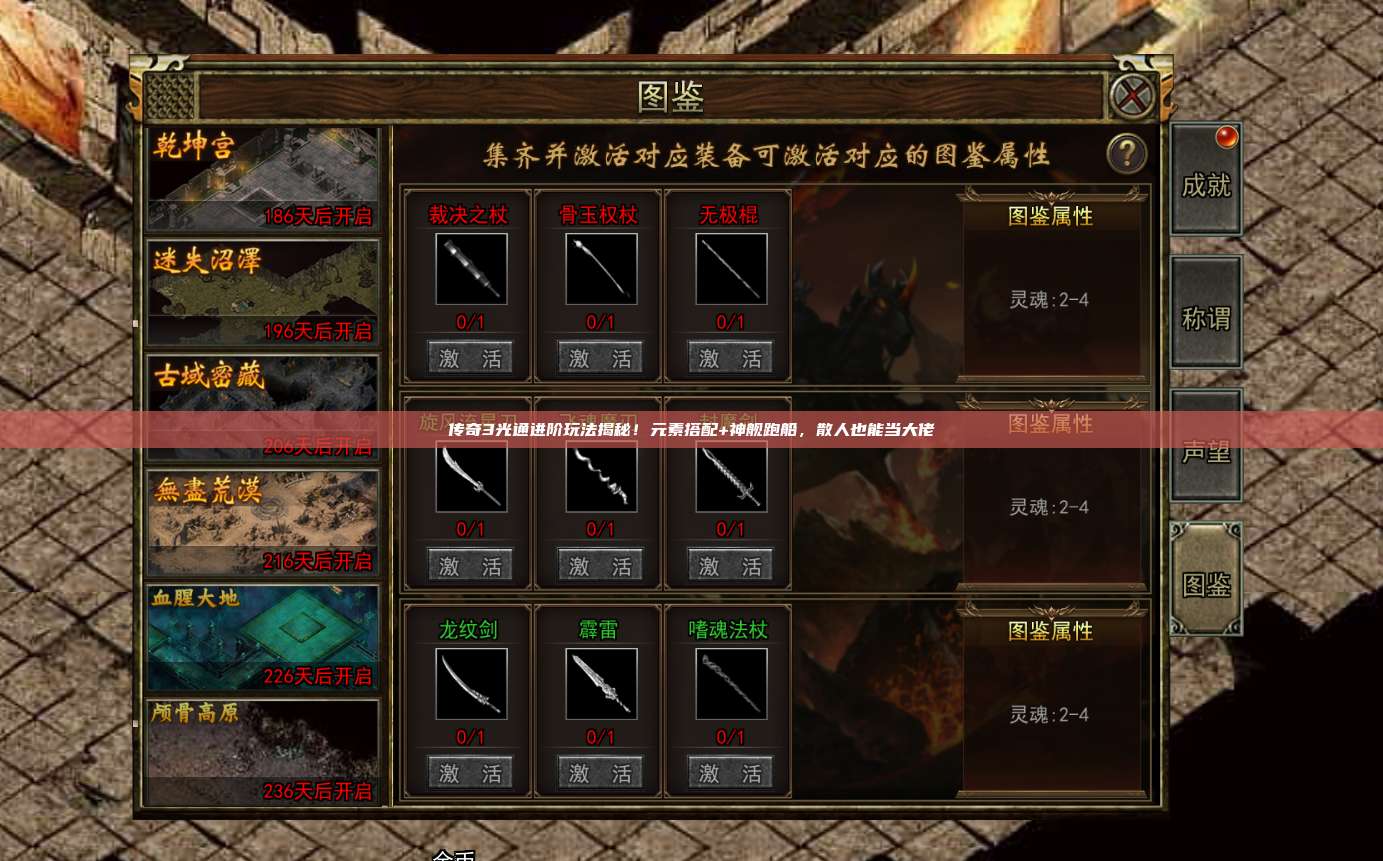
Task: Select the 裁决之杖 weapon thumbnail
Action: (x=470, y=268)
